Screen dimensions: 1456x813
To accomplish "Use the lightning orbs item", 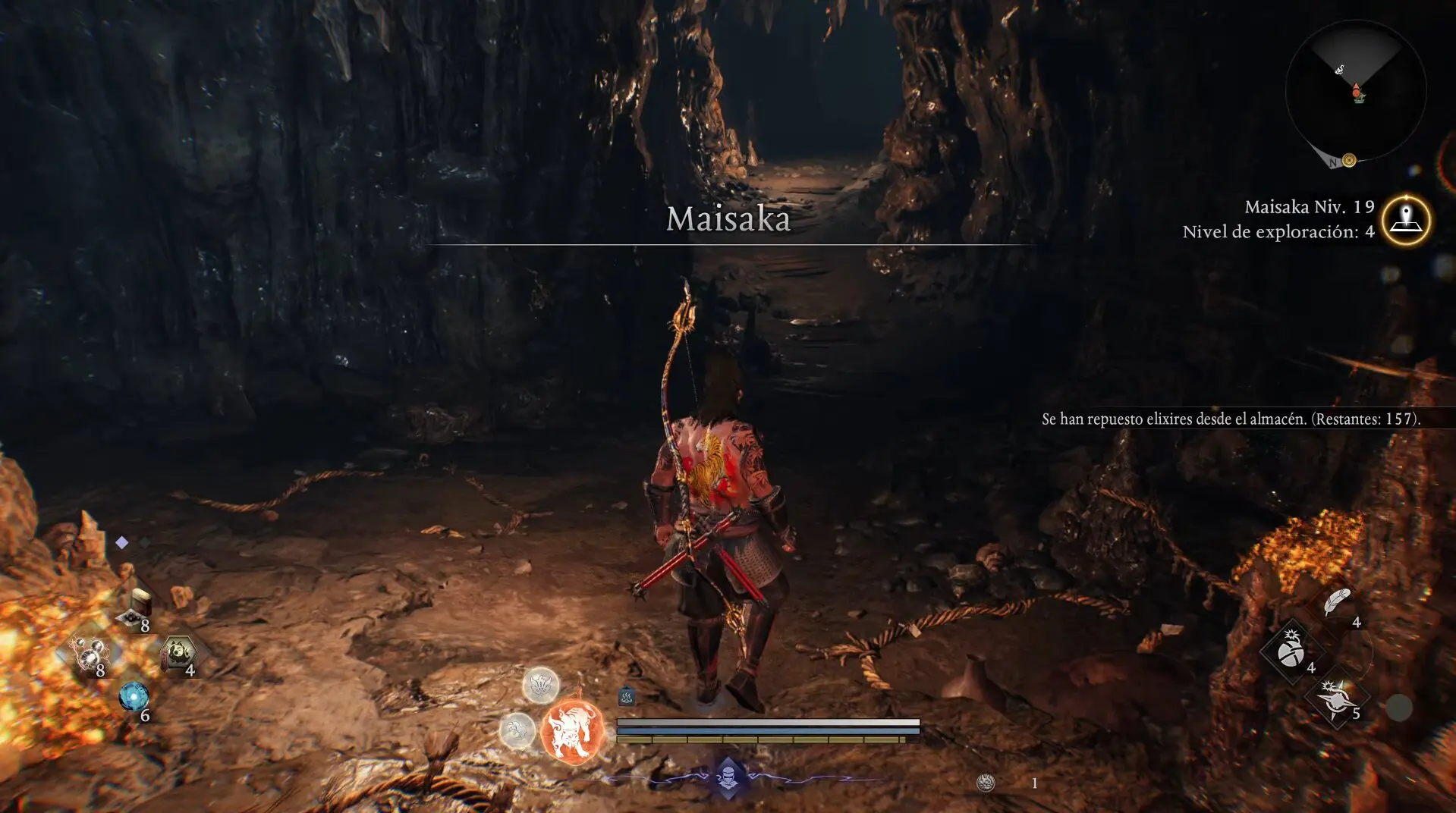I will tap(90, 654).
